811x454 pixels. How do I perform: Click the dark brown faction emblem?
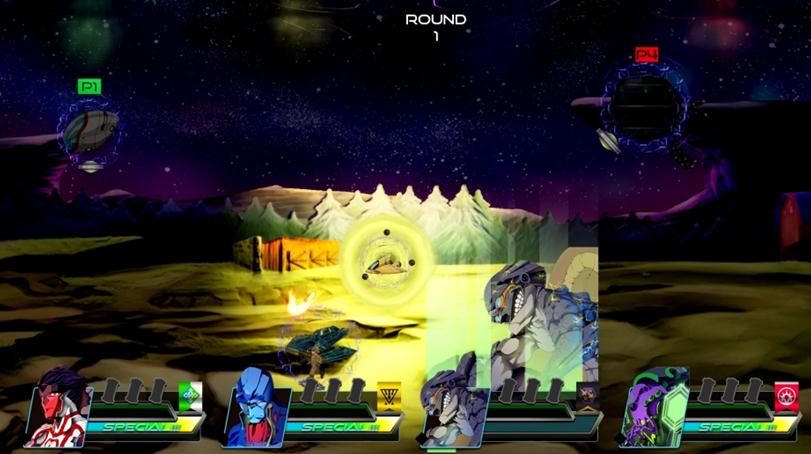tap(587, 397)
